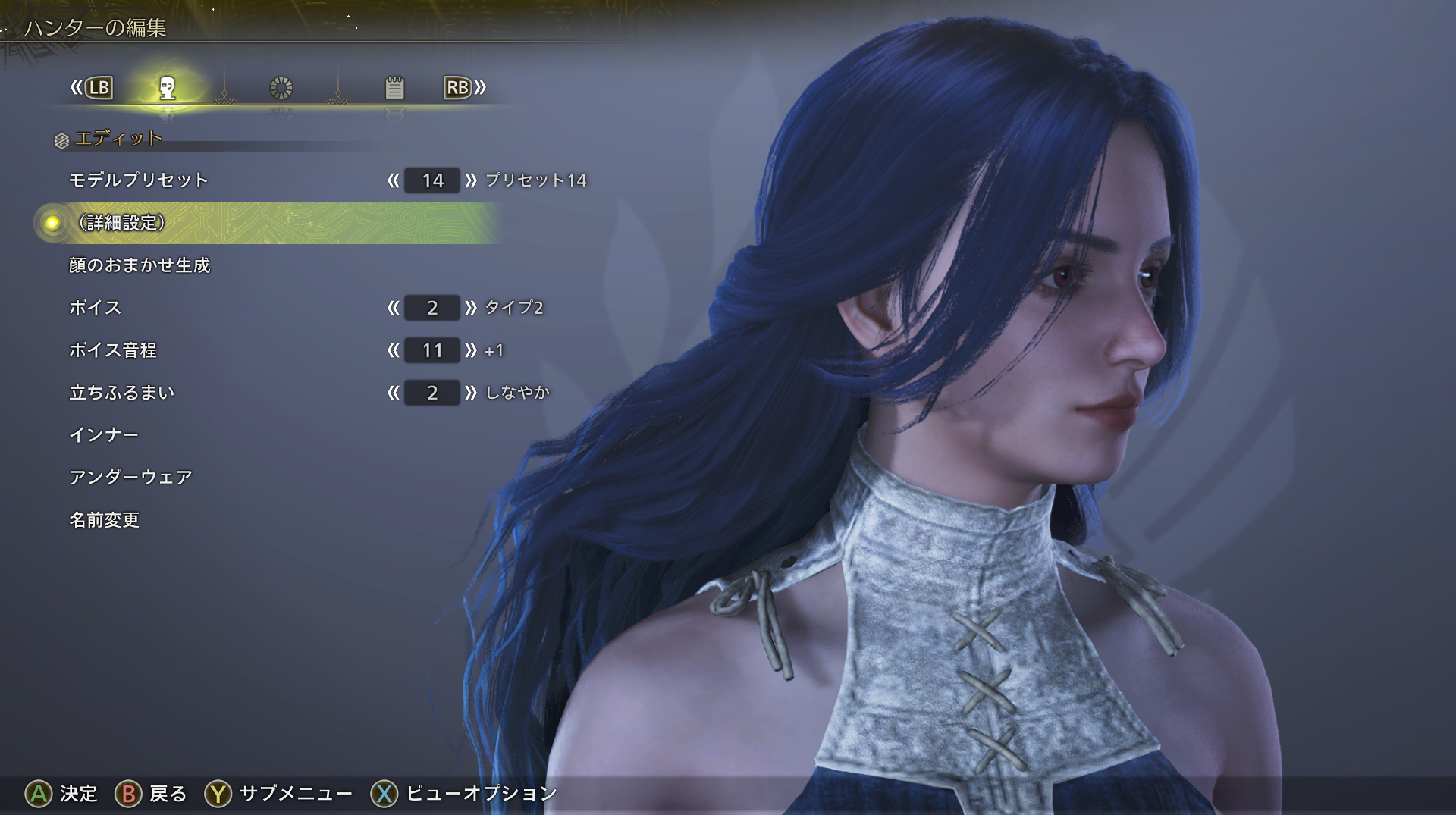Switch to the notepad tab

pyautogui.click(x=394, y=88)
